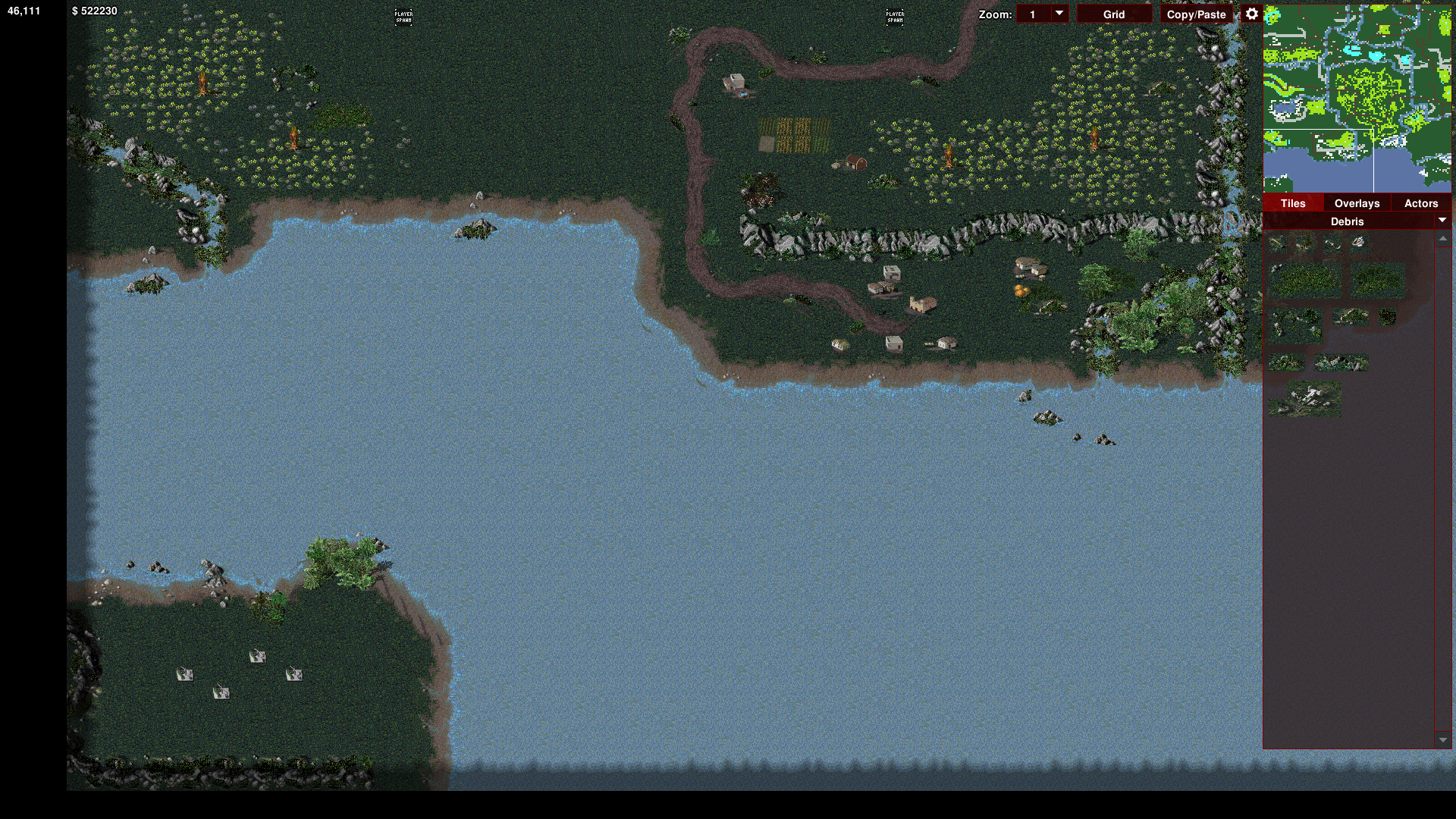Click the tile palette scroll-down arrow
Screen dimensions: 1456x819
pyautogui.click(x=1442, y=739)
